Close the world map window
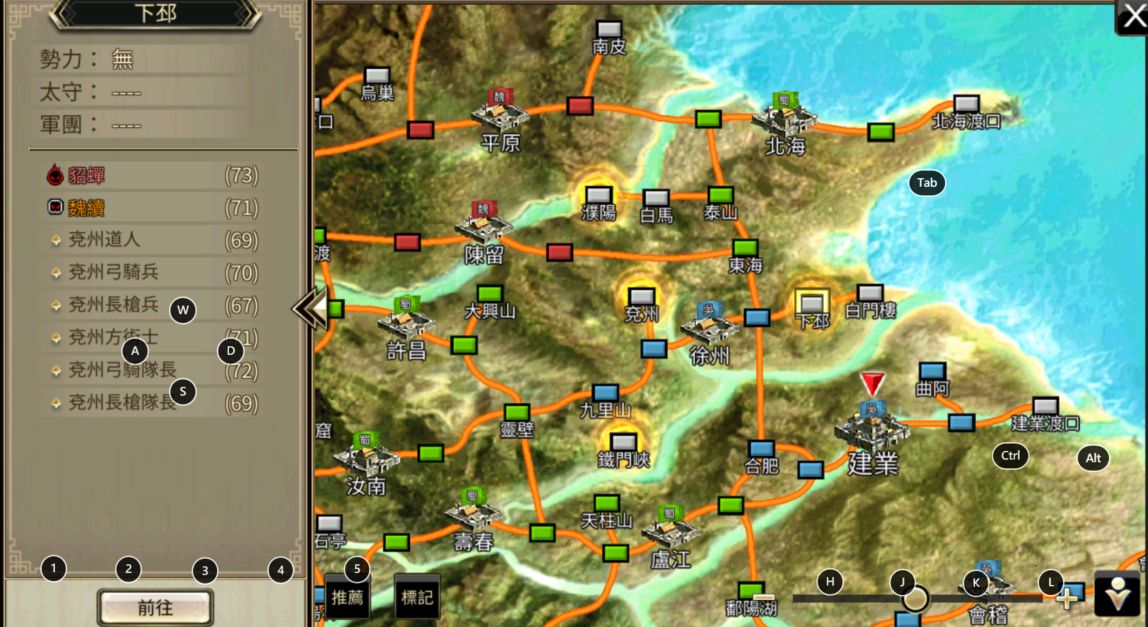Viewport: 1148px width, 627px height. point(1133,17)
